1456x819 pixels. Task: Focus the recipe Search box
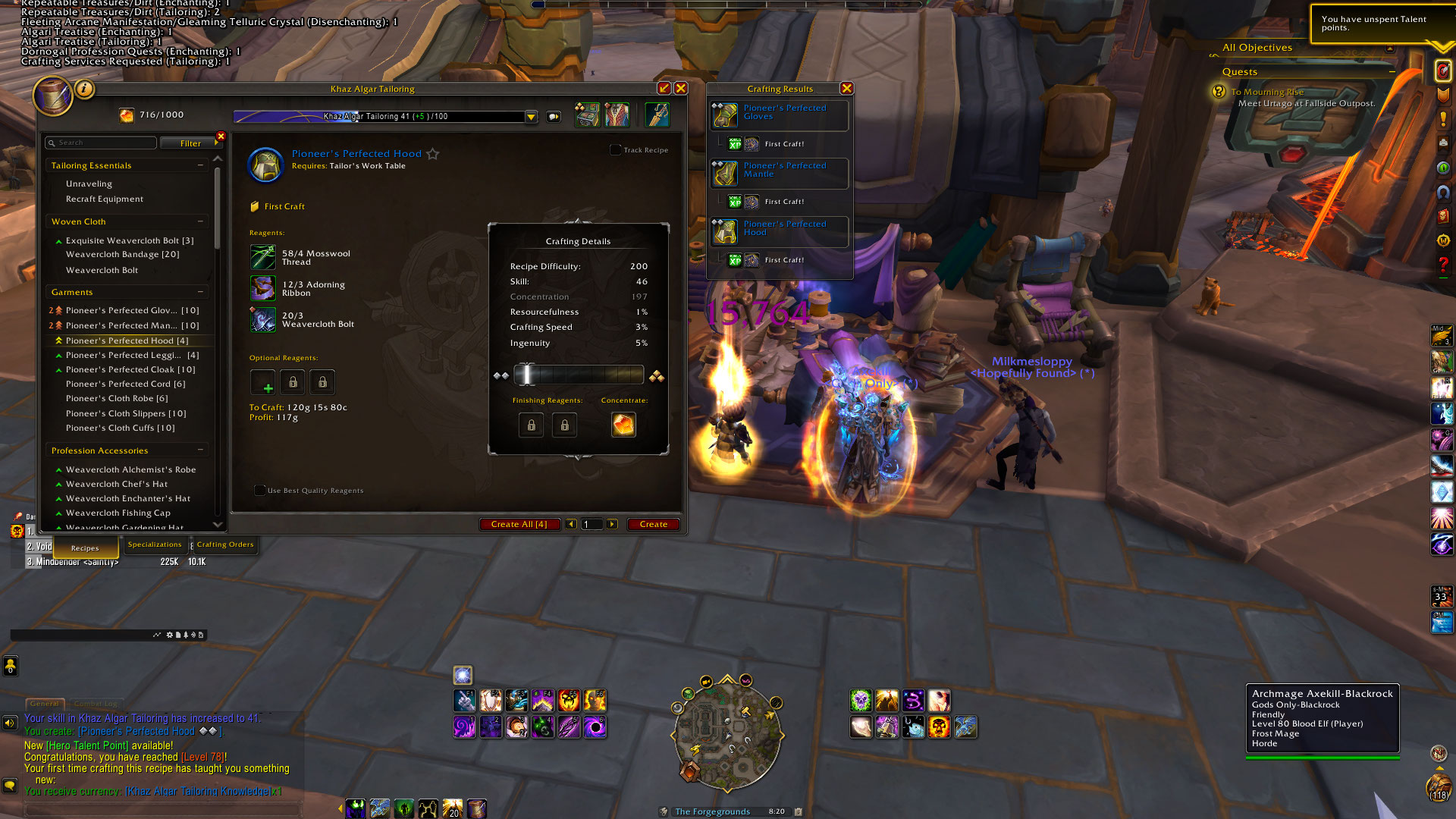pos(102,143)
